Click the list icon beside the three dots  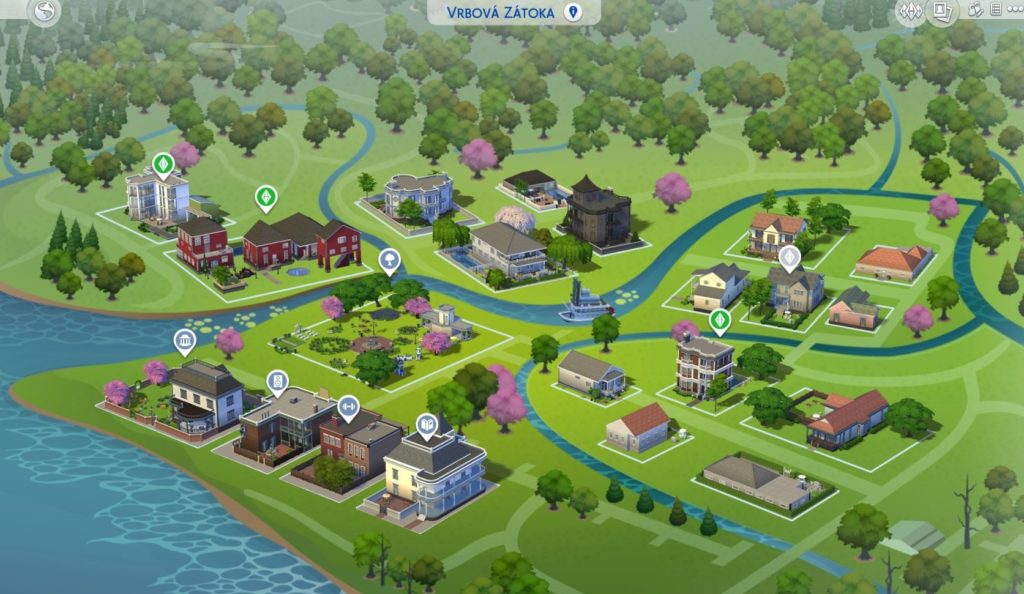tap(996, 11)
